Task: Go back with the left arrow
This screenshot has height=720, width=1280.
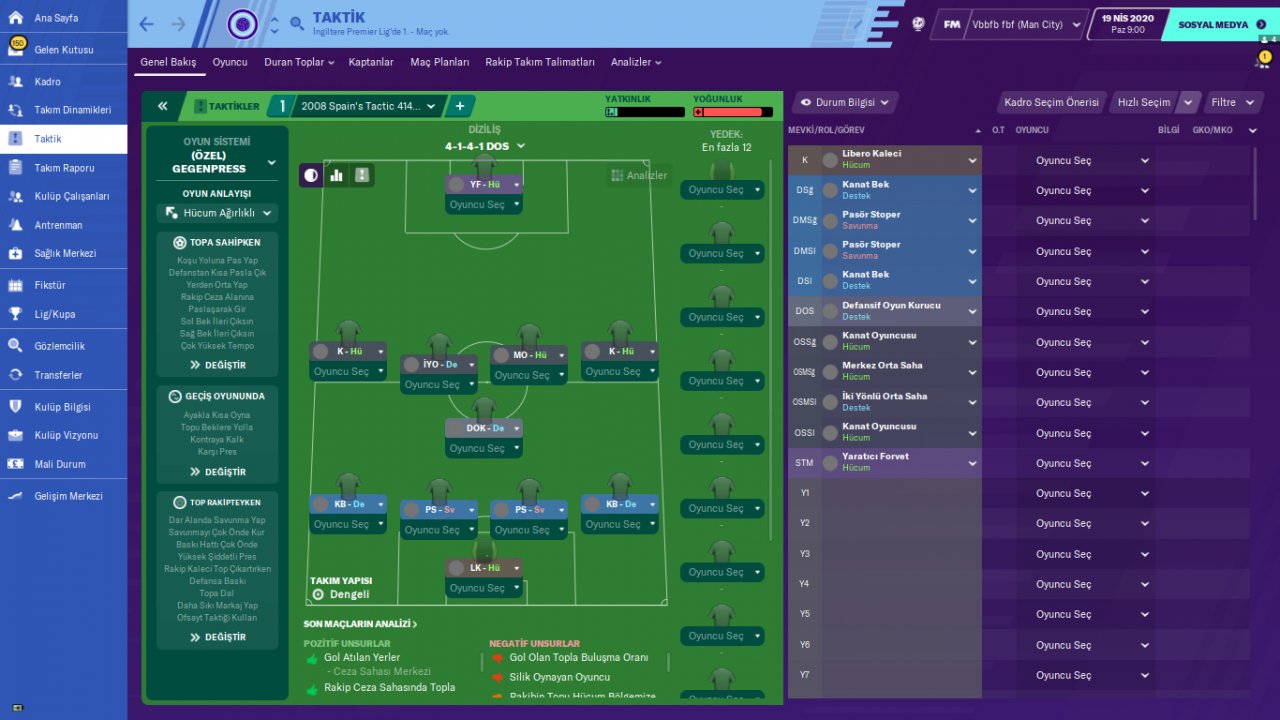Action: 147,24
